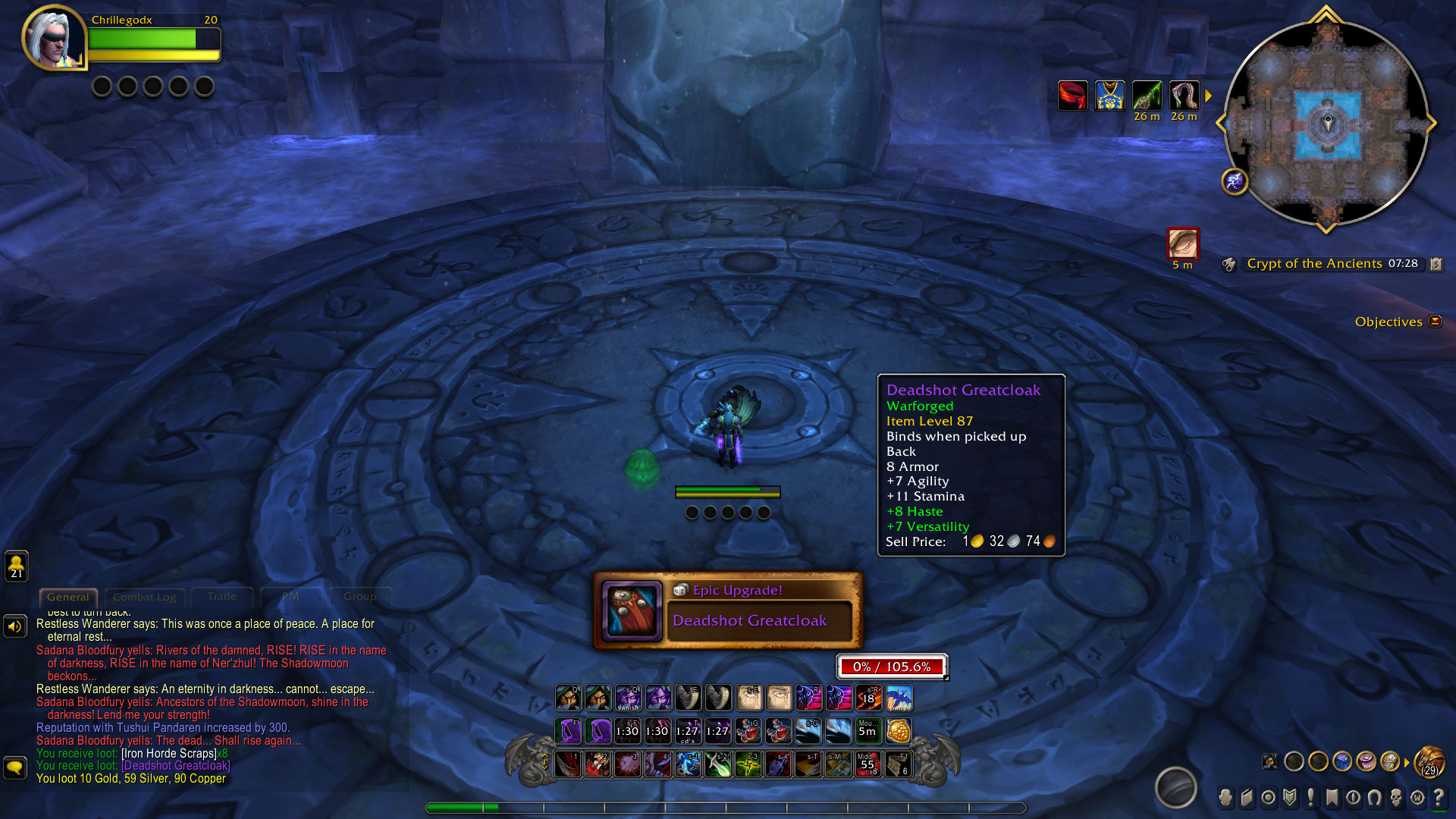Open the help question mark micro button
This screenshot has height=819, width=1456.
(x=1439, y=798)
